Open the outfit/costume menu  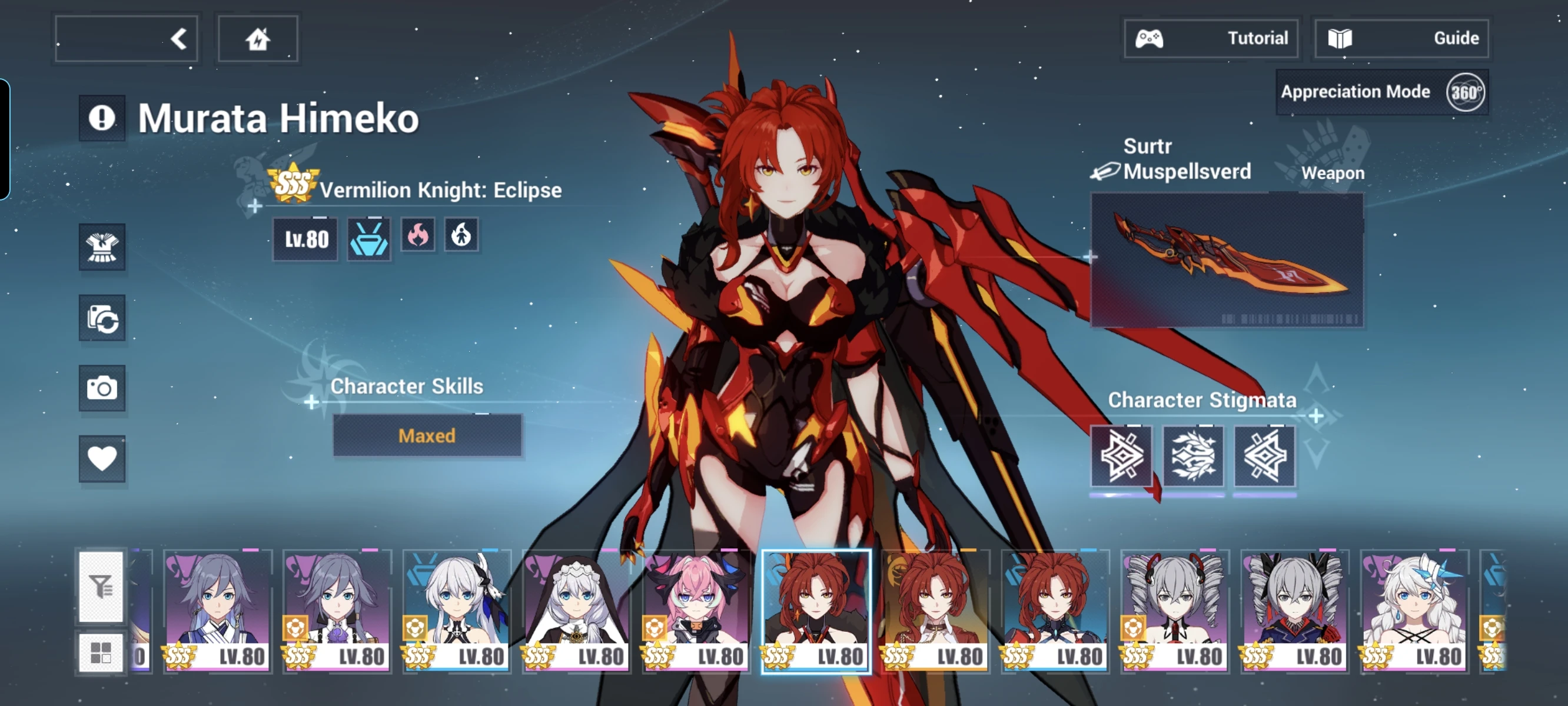point(102,248)
